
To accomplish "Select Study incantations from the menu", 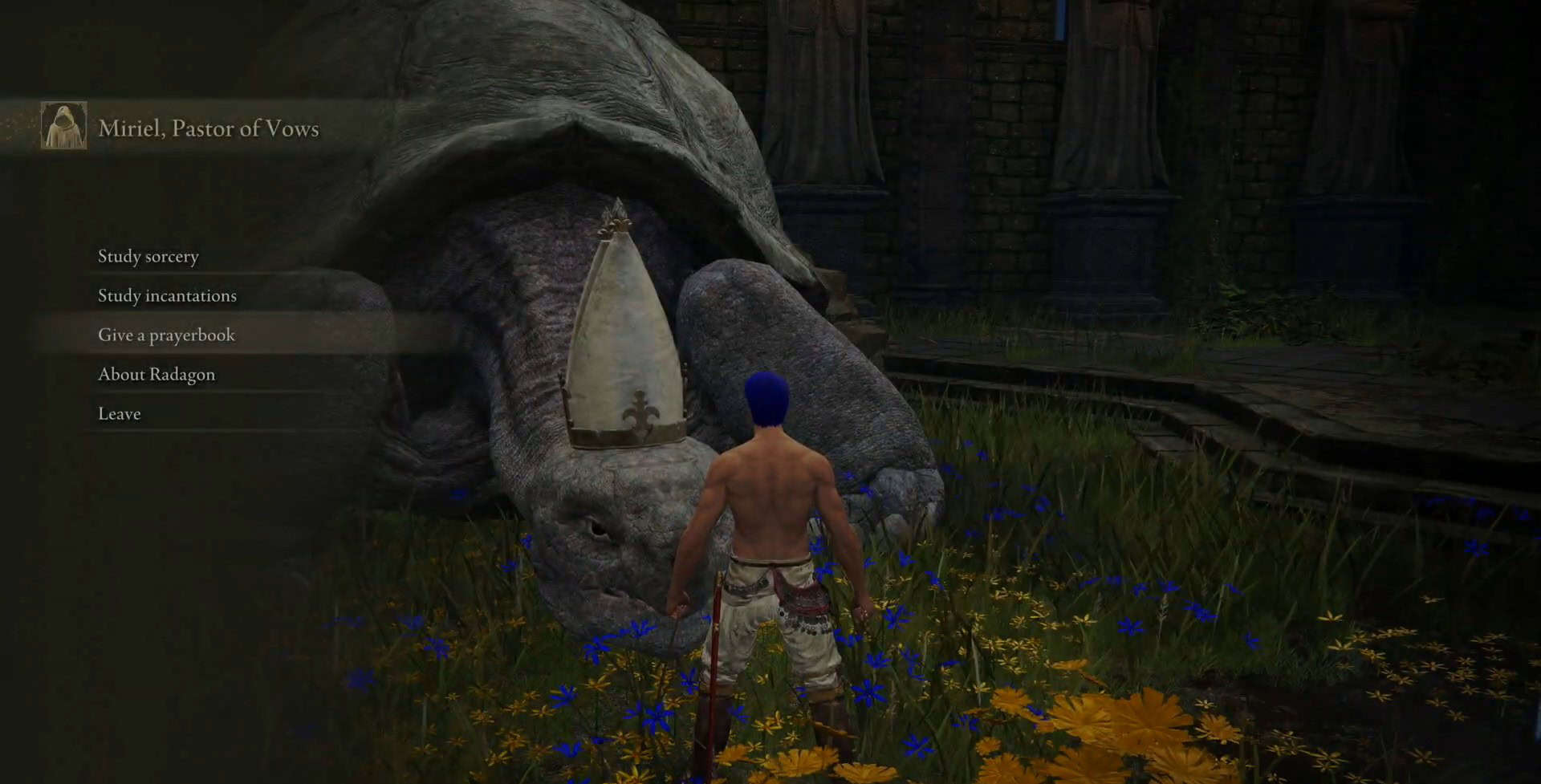I will point(167,296).
